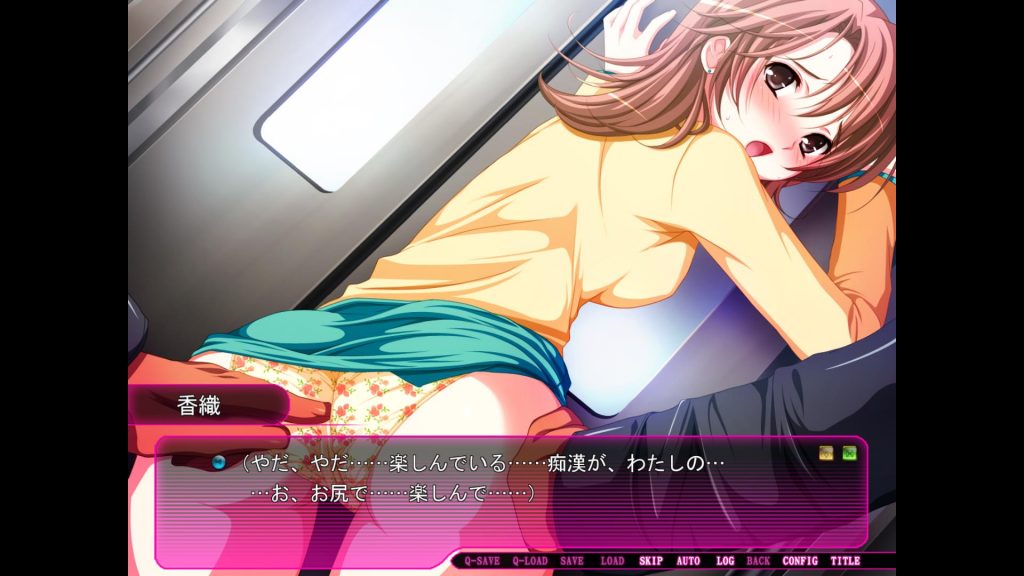This screenshot has width=1024, height=576.
Task: Open the SAVE menu
Action: pyautogui.click(x=572, y=561)
